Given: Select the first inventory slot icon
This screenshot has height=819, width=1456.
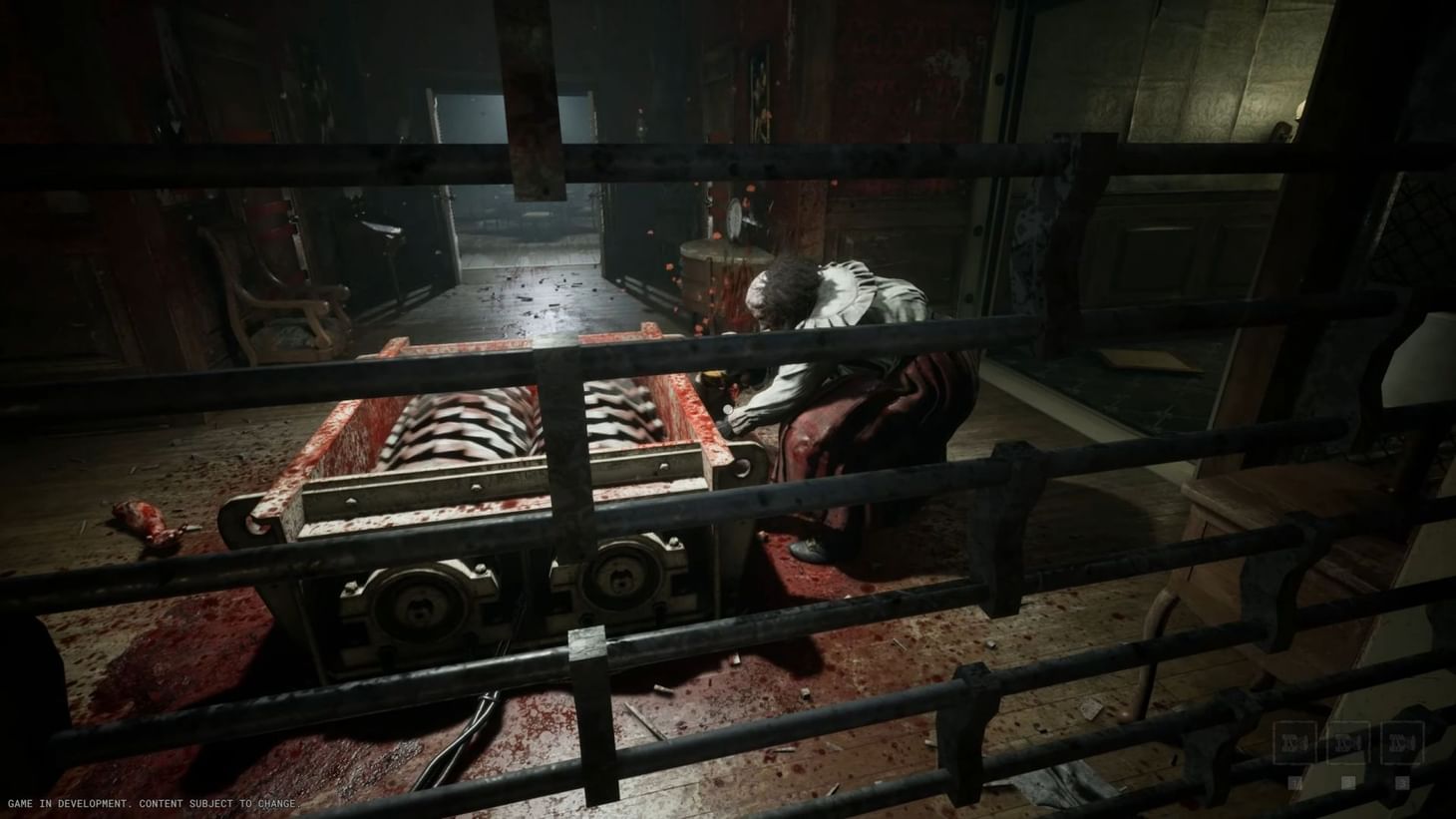Looking at the screenshot, I should (1295, 741).
